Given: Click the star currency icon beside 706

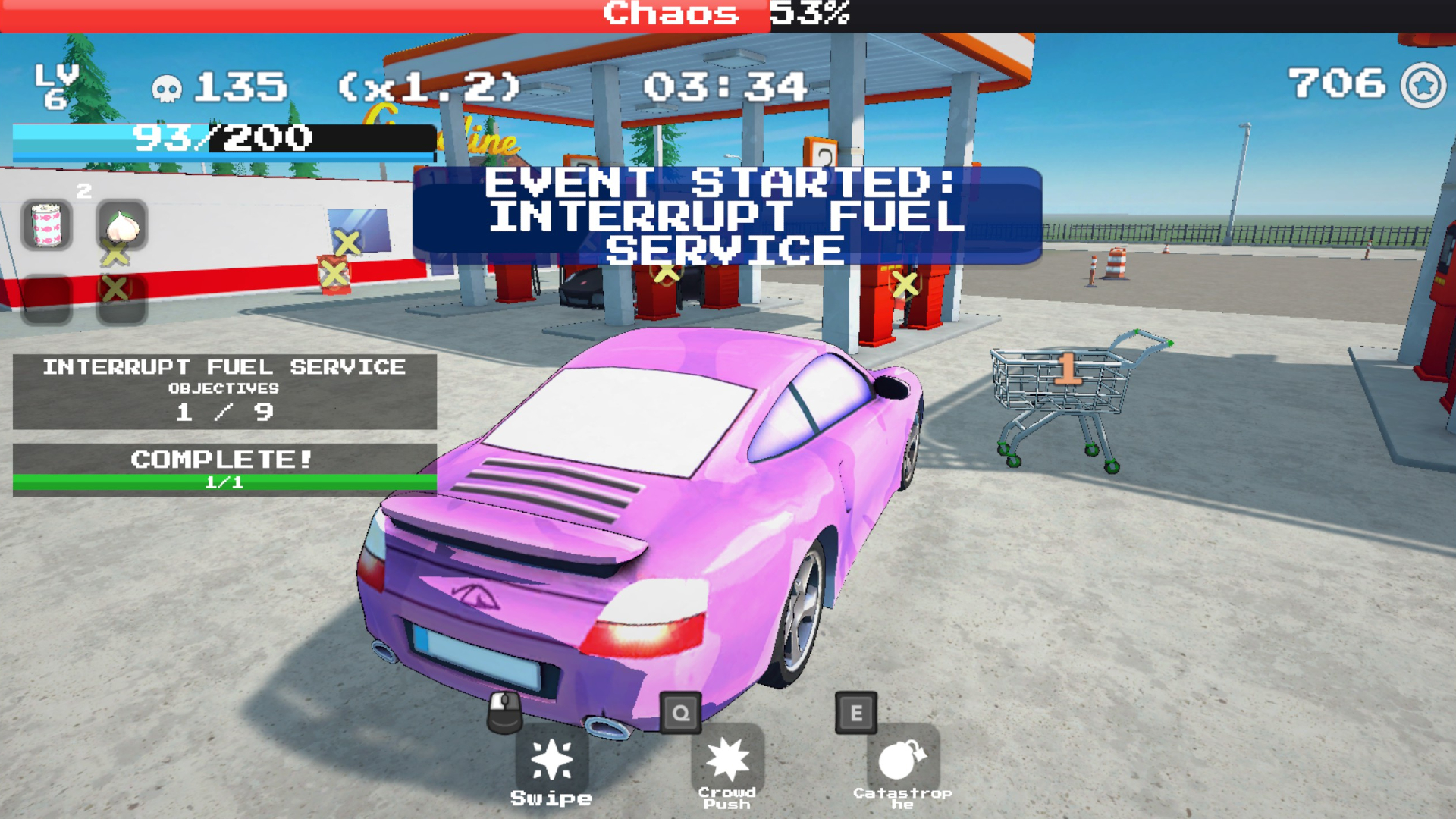Looking at the screenshot, I should click(x=1423, y=86).
